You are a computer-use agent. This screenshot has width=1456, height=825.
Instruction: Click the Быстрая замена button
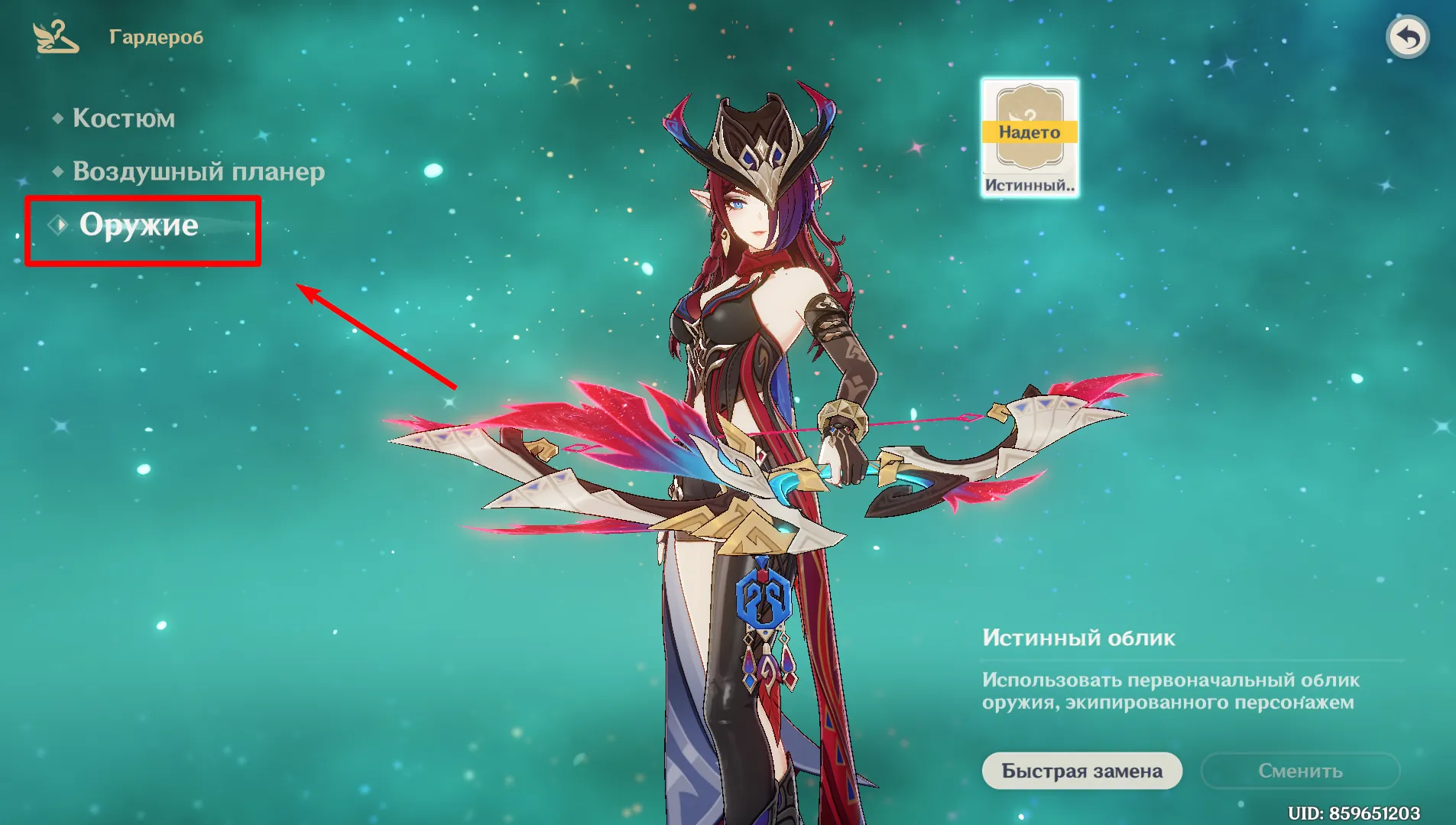(x=1081, y=771)
